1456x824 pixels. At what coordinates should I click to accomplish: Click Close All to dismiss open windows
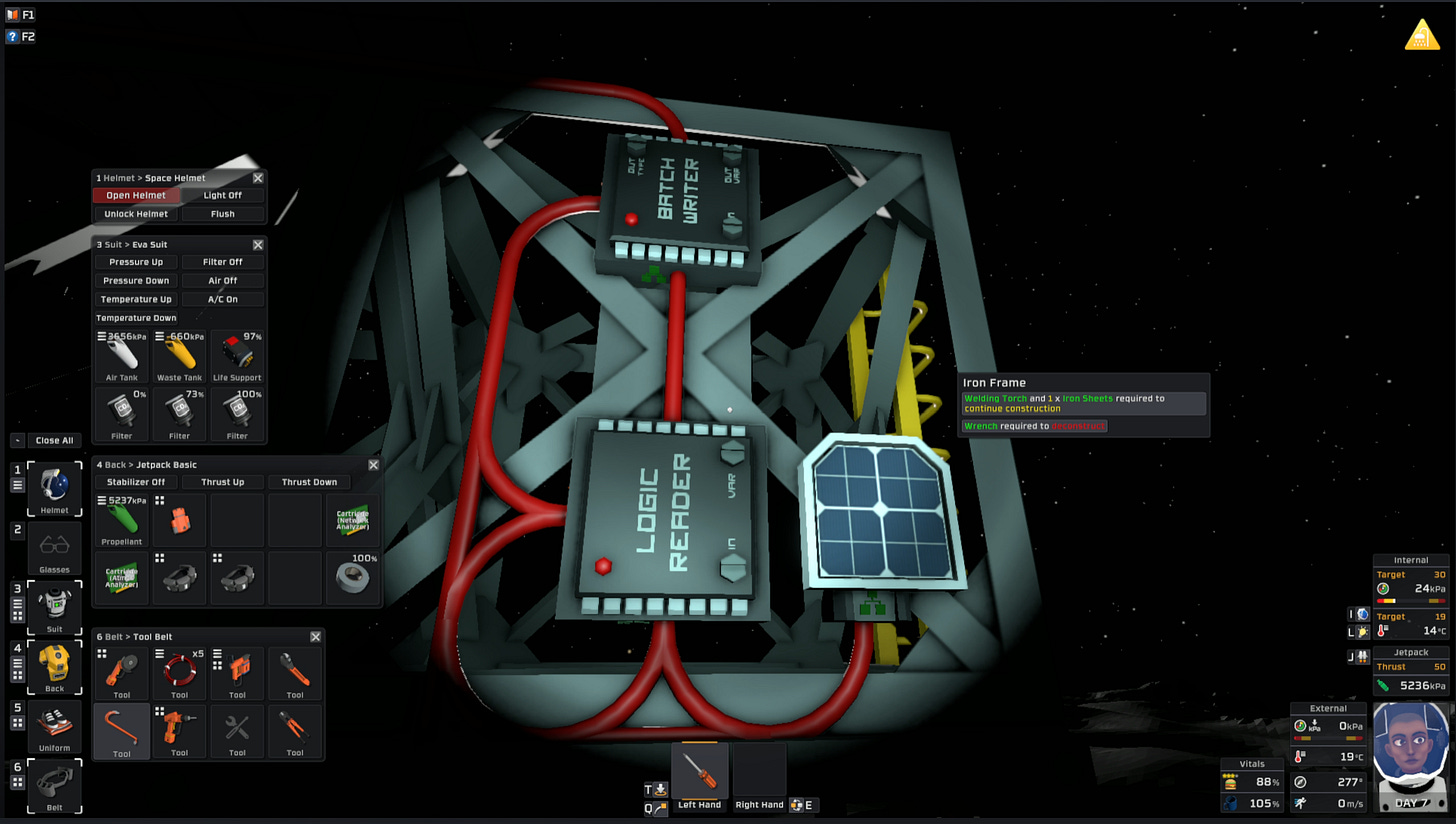[55, 440]
